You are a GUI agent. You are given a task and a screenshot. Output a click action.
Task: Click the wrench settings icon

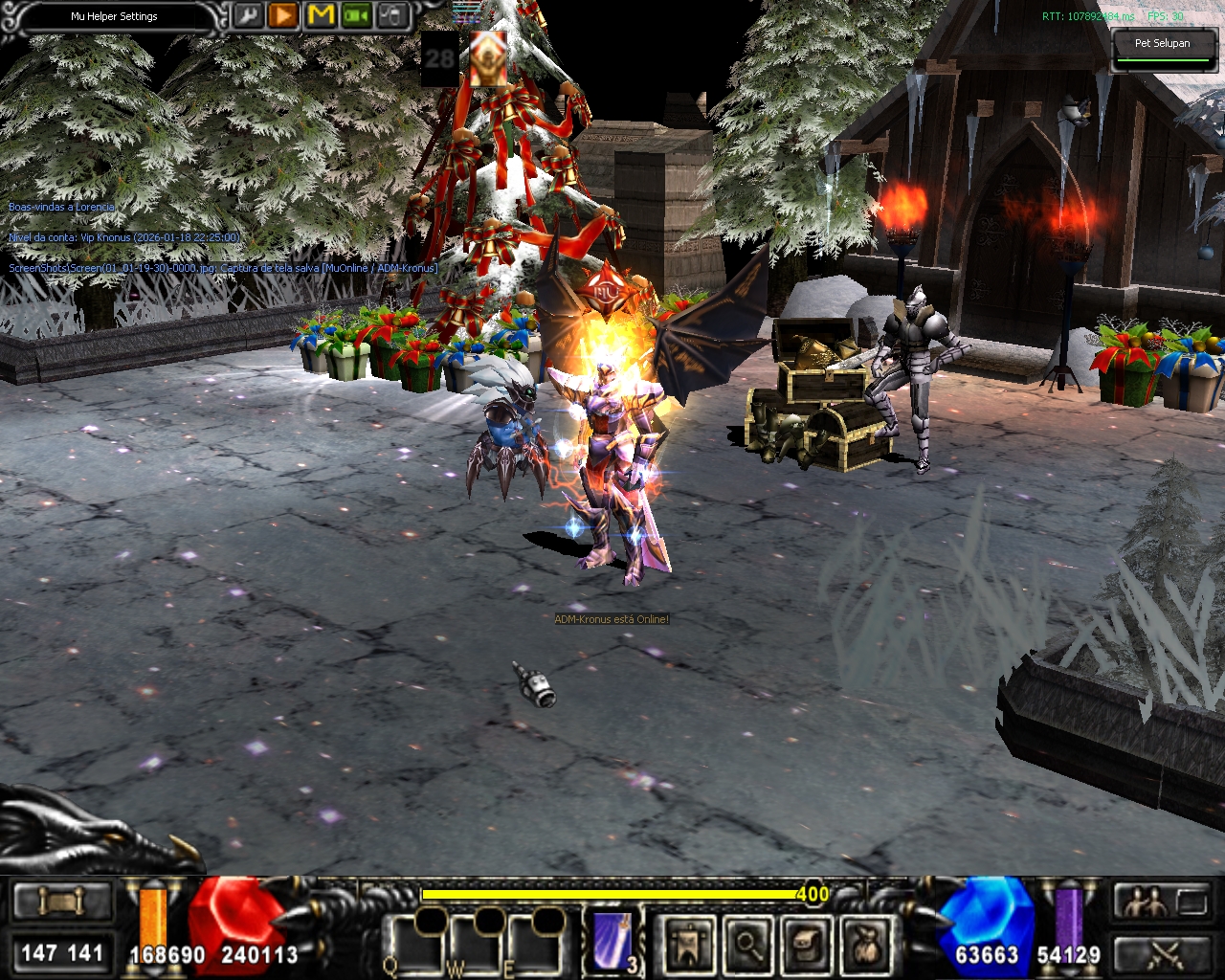click(247, 15)
